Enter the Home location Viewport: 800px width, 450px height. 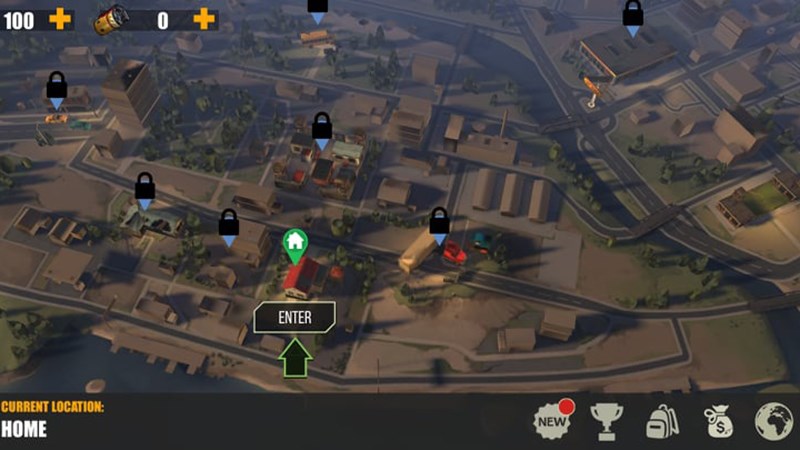(294, 318)
